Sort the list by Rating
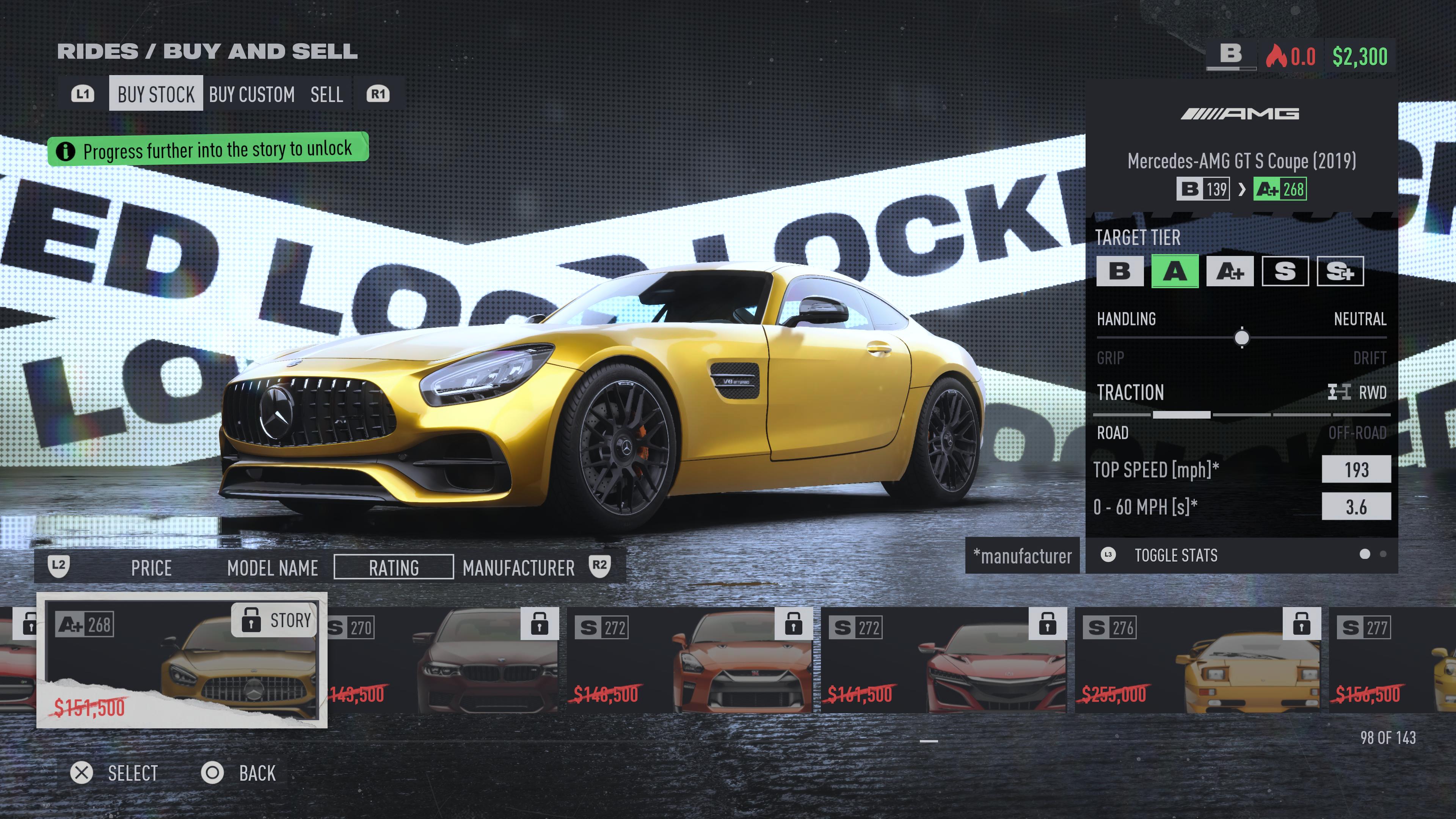 point(394,568)
